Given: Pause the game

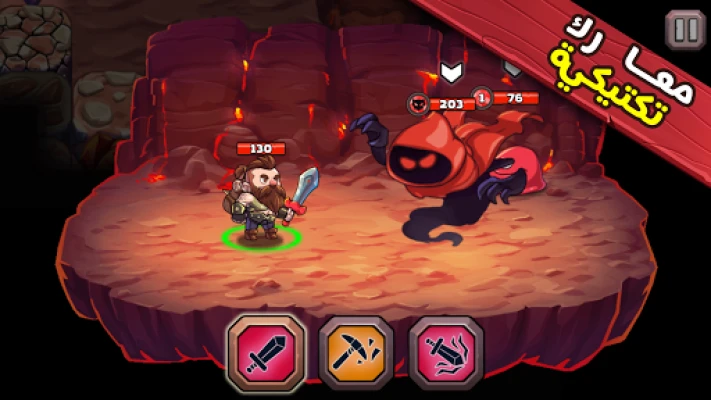Looking at the screenshot, I should [685, 30].
